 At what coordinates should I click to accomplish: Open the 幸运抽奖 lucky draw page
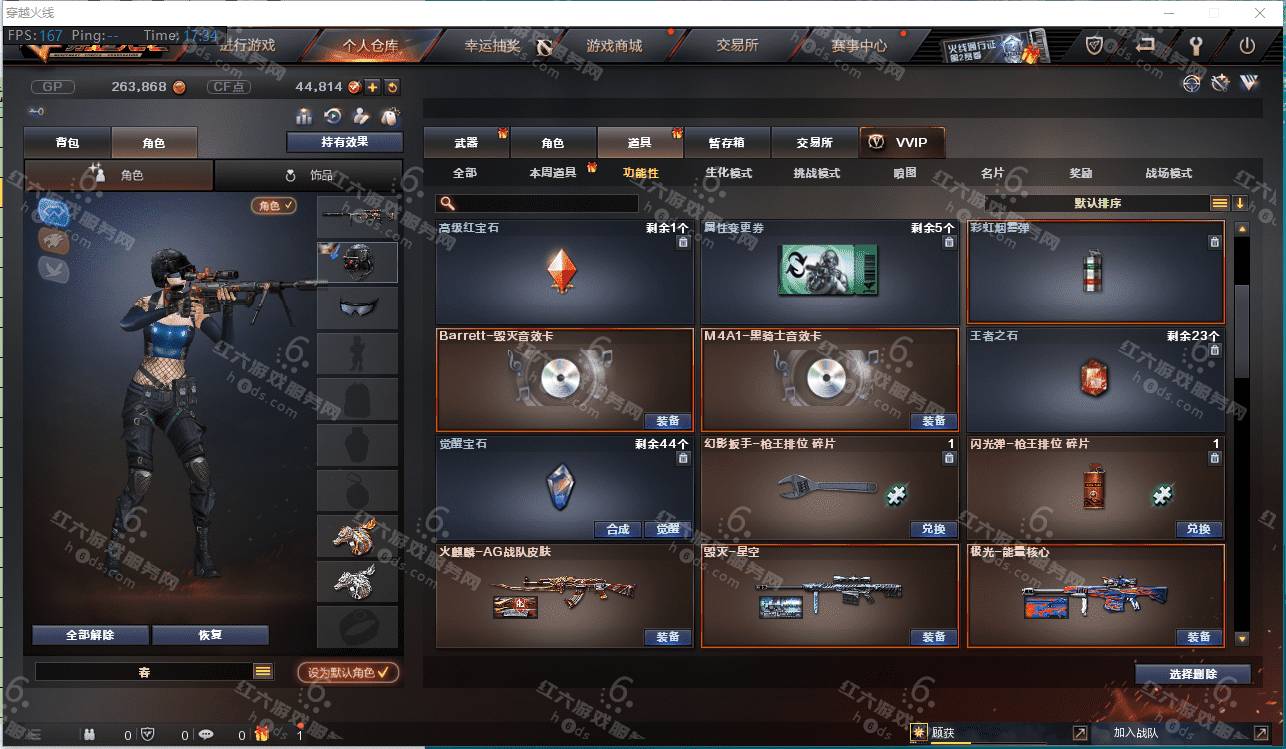(492, 46)
